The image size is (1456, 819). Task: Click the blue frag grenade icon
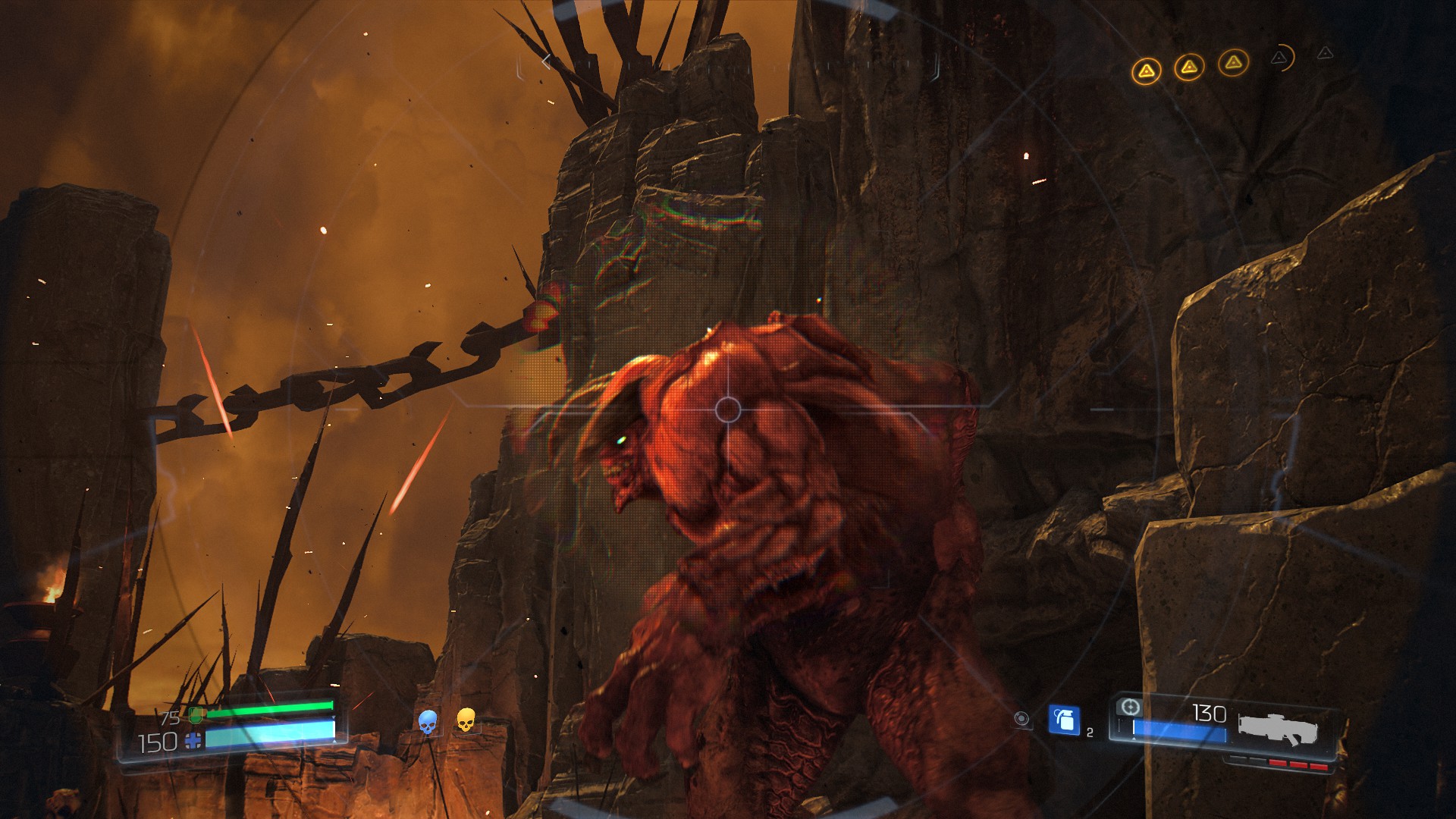point(1064,720)
